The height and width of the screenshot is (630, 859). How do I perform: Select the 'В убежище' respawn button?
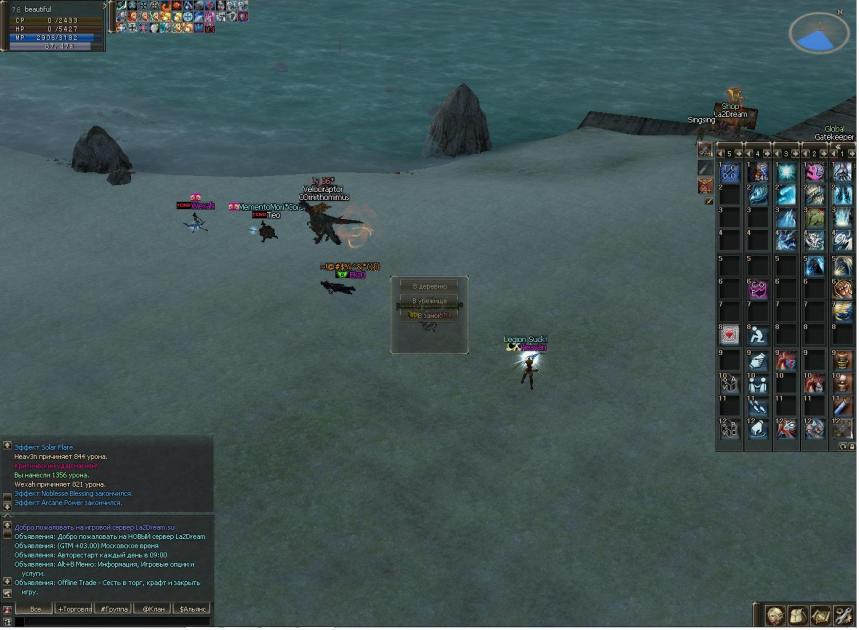[428, 301]
